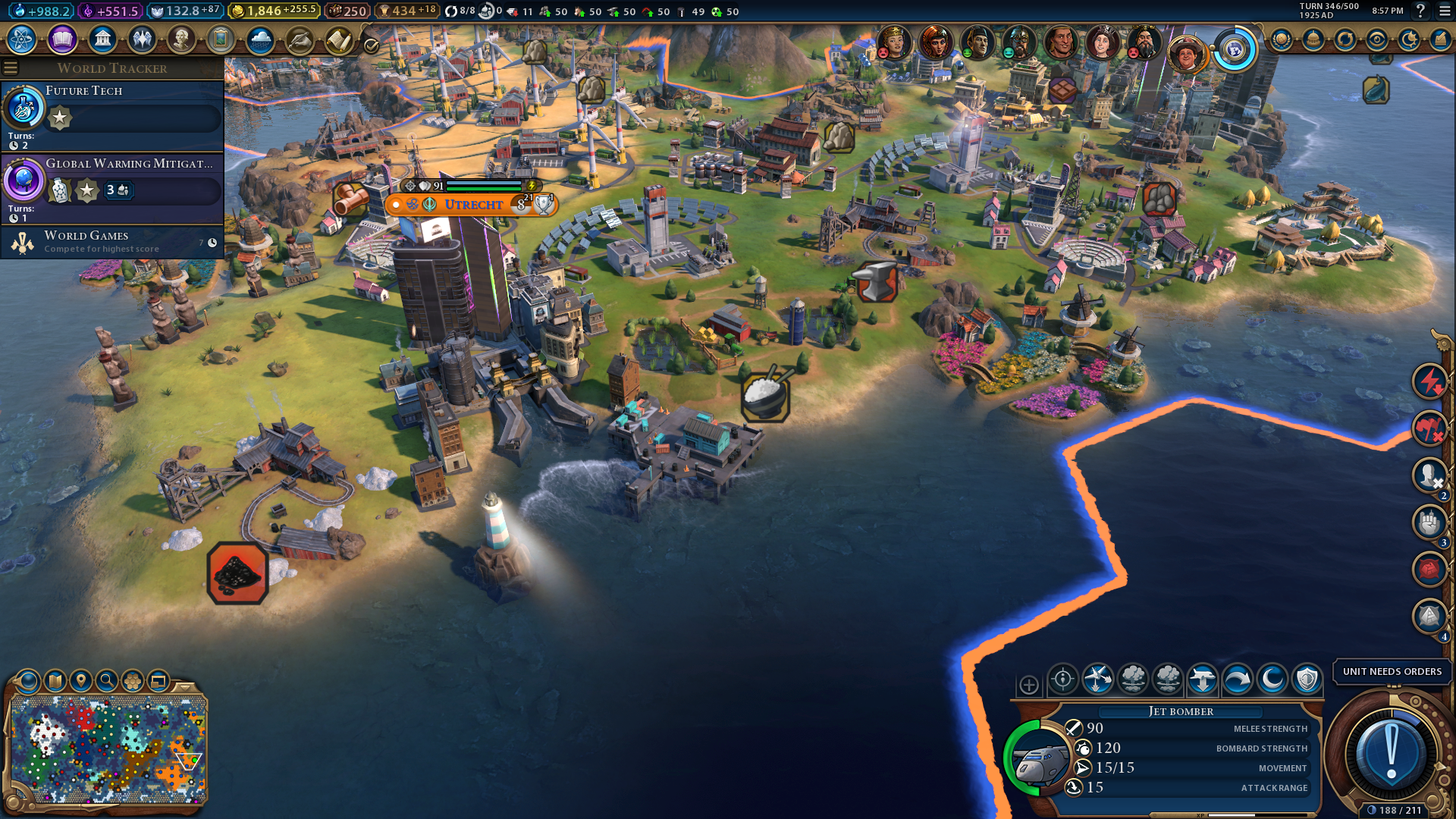The image size is (1456, 819).
Task: Open minimap lenses with hexagon button
Action: pos(133,681)
